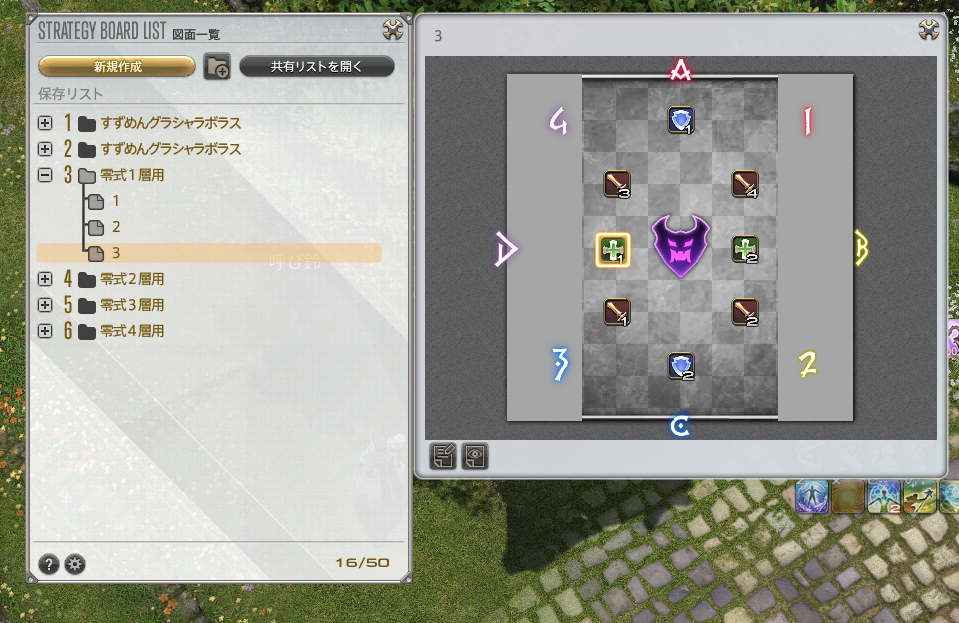Select the 零式3層用 folder row
Image resolution: width=959 pixels, height=623 pixels.
tap(131, 305)
